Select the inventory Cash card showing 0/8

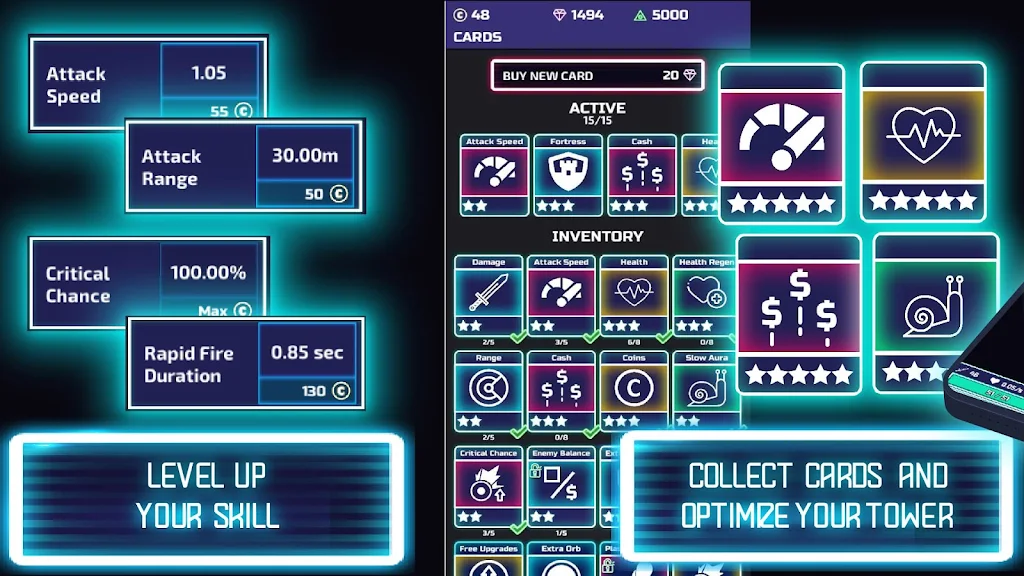[561, 392]
